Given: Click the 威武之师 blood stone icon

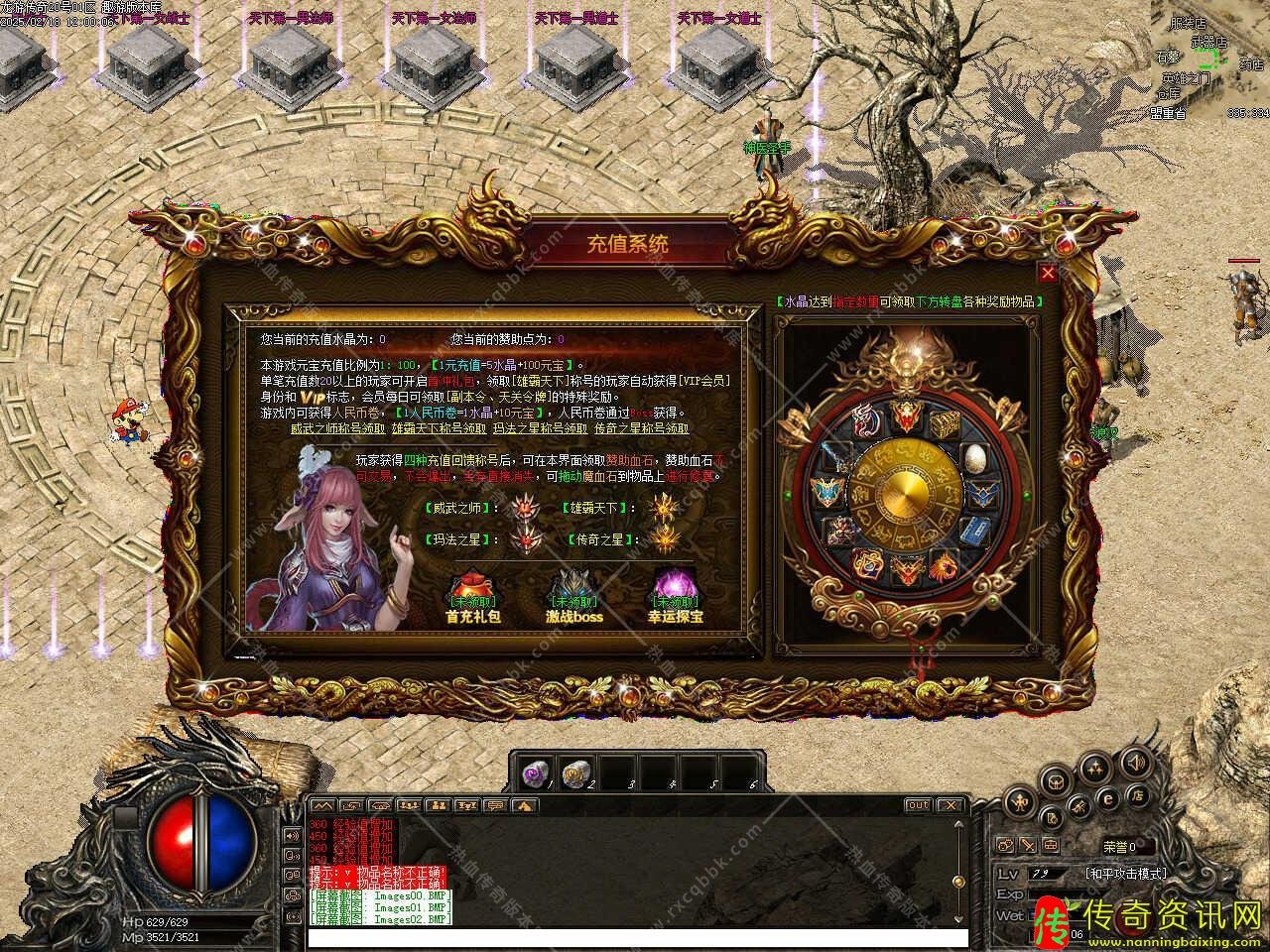Looking at the screenshot, I should [523, 509].
